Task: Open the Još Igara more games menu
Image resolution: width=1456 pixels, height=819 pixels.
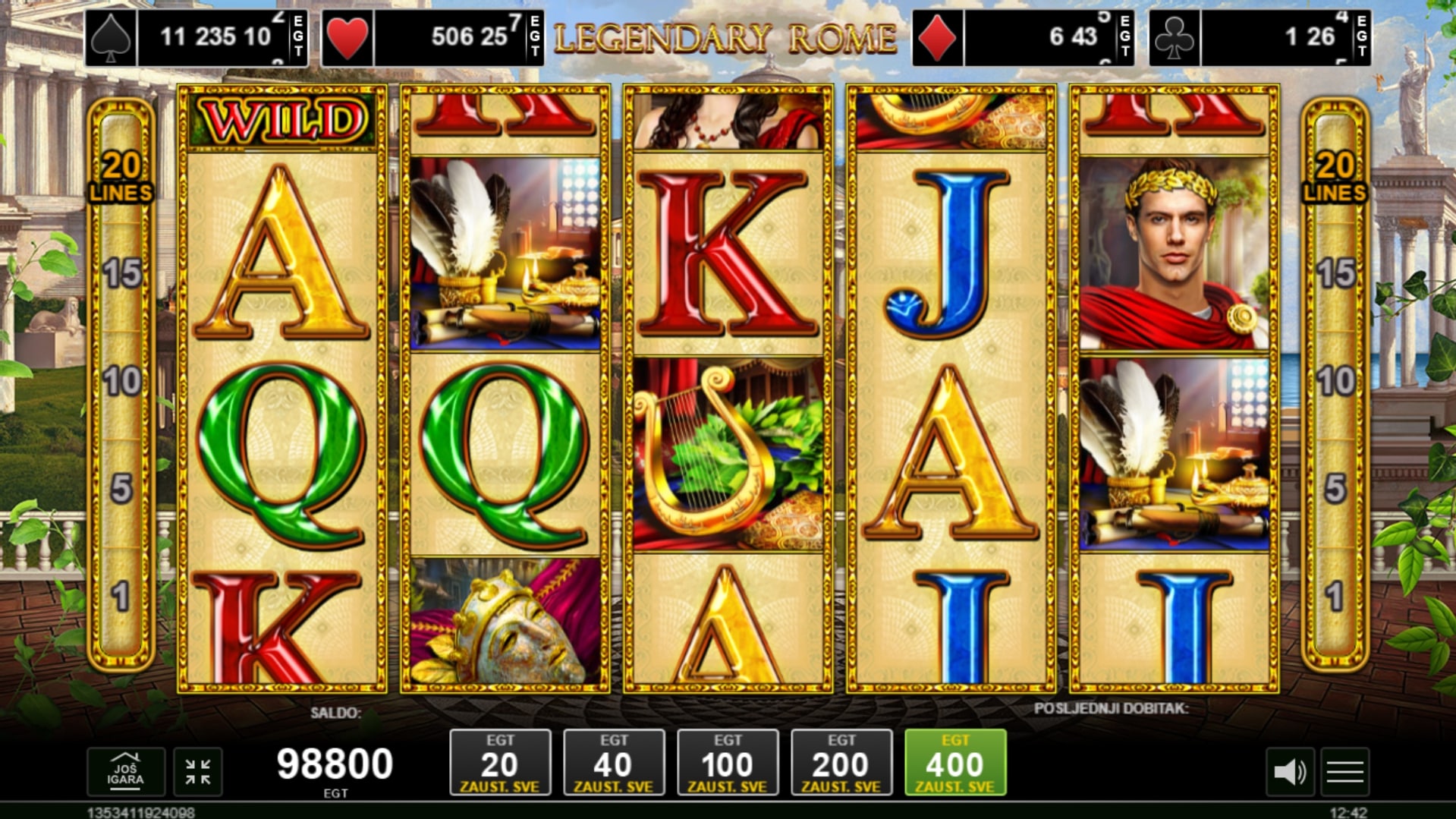Action: point(125,771)
